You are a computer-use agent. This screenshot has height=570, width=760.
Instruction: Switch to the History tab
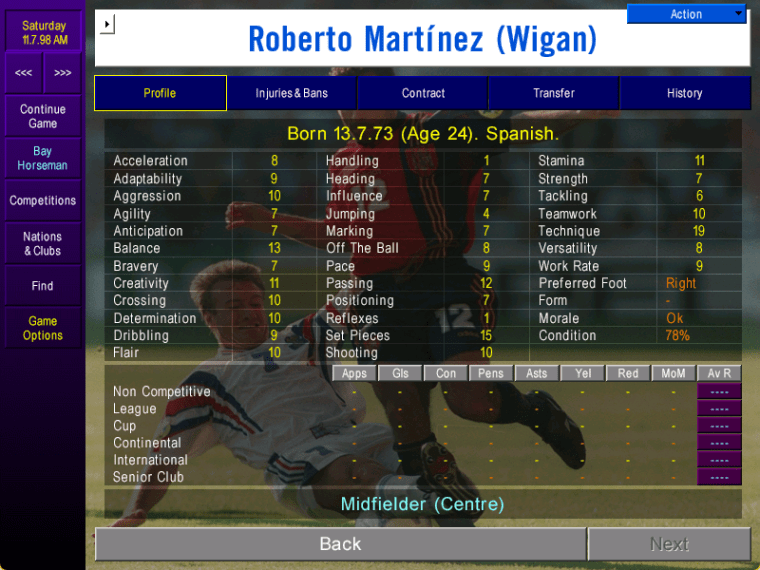[685, 93]
